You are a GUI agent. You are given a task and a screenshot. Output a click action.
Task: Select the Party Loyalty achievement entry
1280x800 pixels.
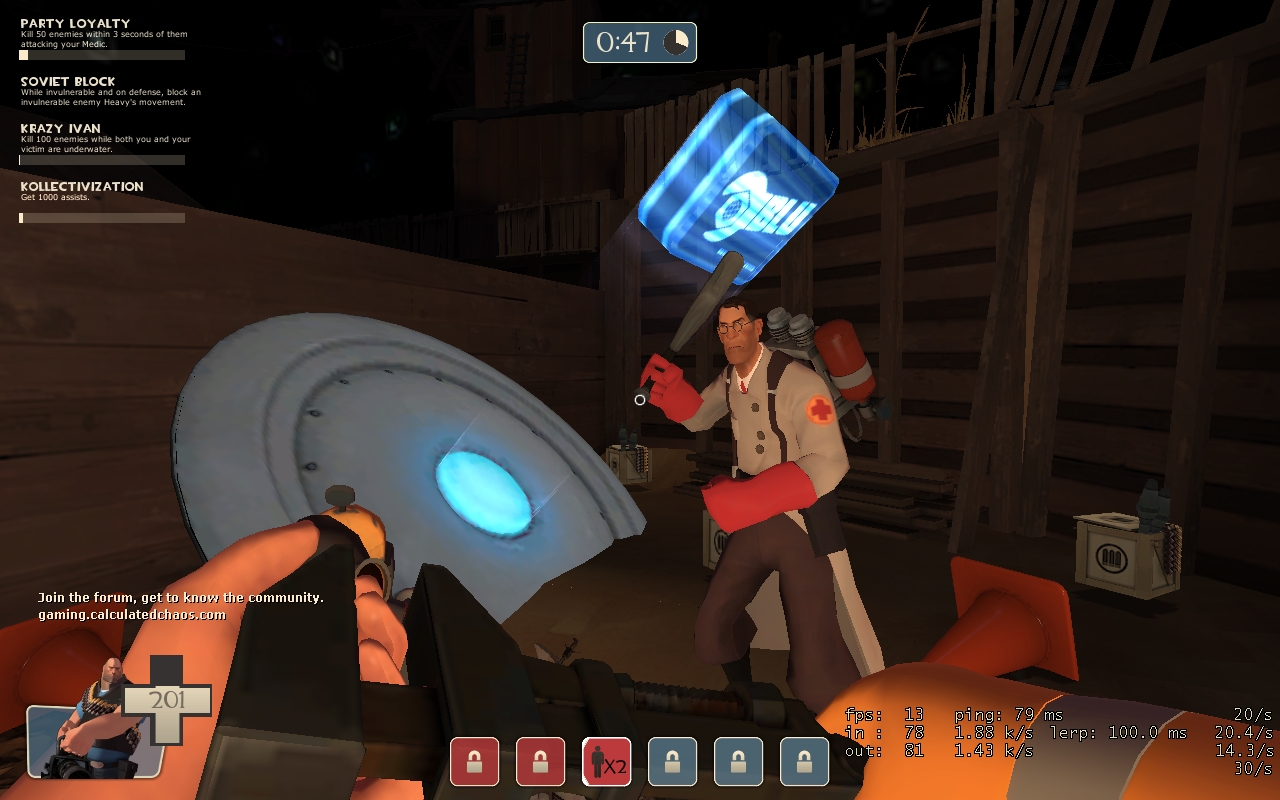click(75, 22)
